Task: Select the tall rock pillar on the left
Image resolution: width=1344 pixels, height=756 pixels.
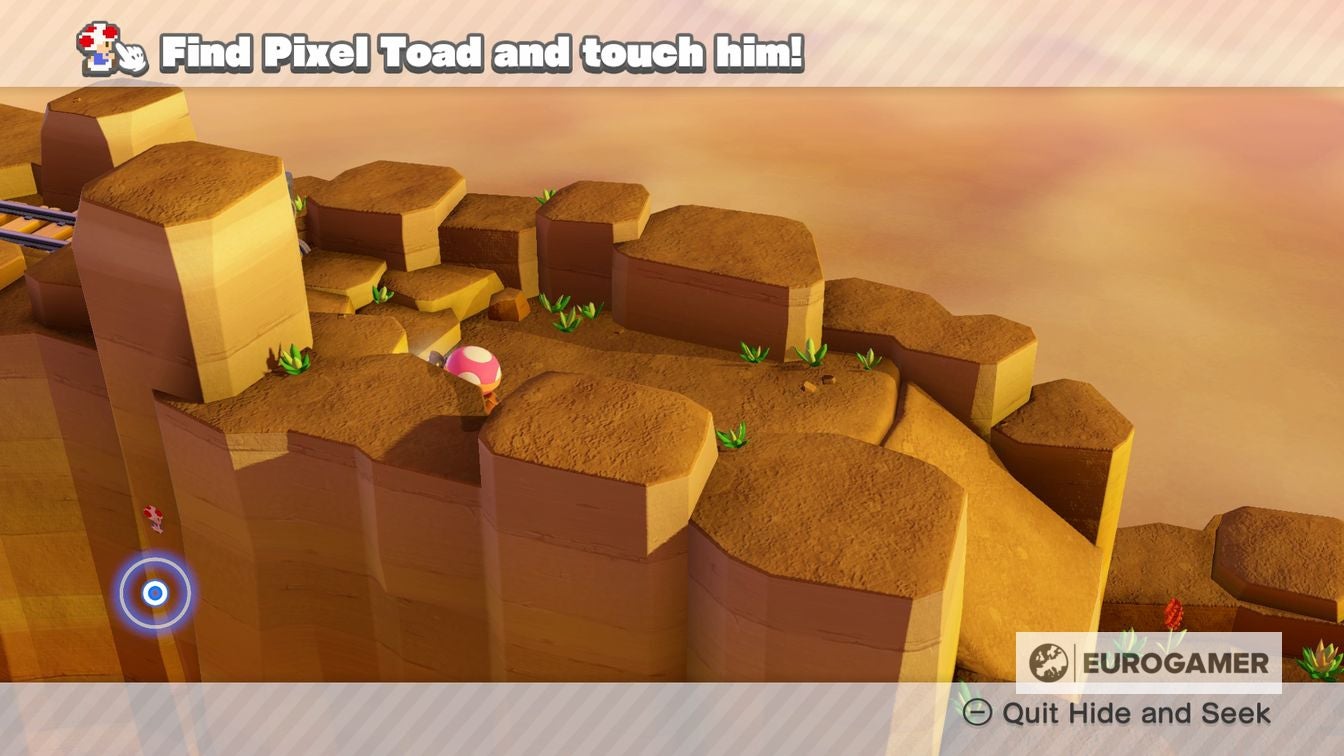Action: pos(180,280)
